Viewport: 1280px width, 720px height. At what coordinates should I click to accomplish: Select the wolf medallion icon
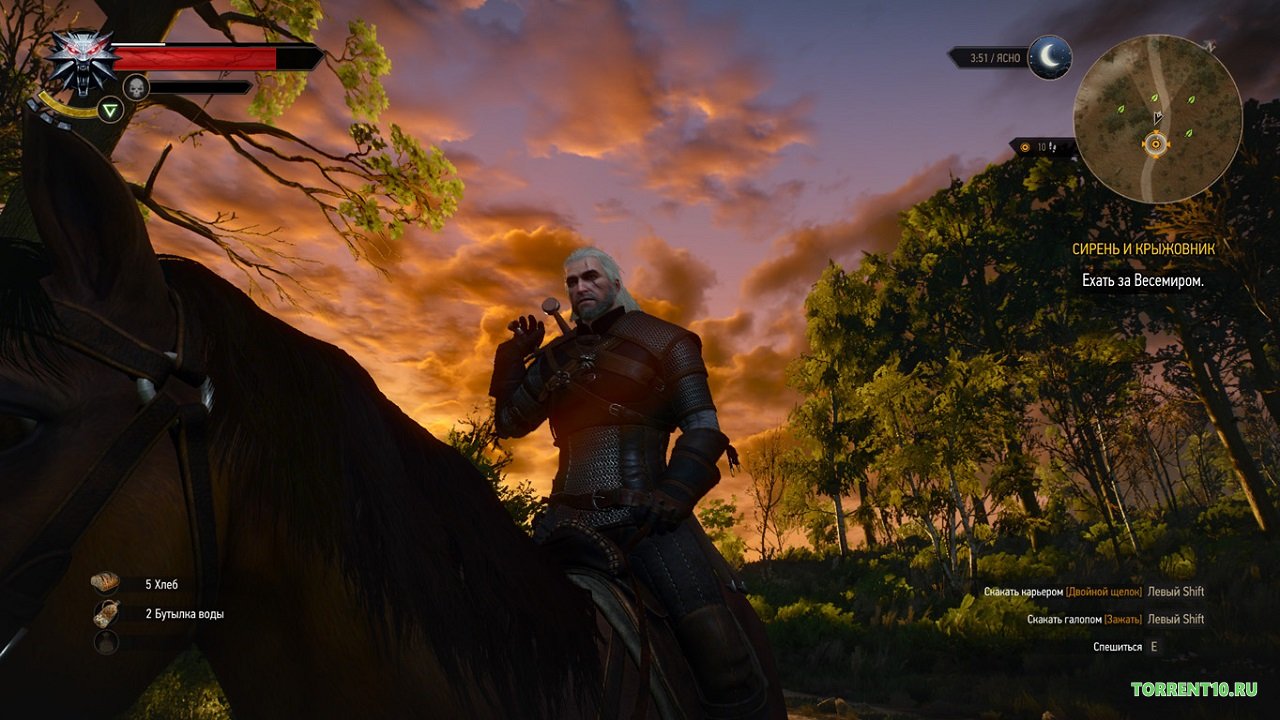click(x=81, y=62)
